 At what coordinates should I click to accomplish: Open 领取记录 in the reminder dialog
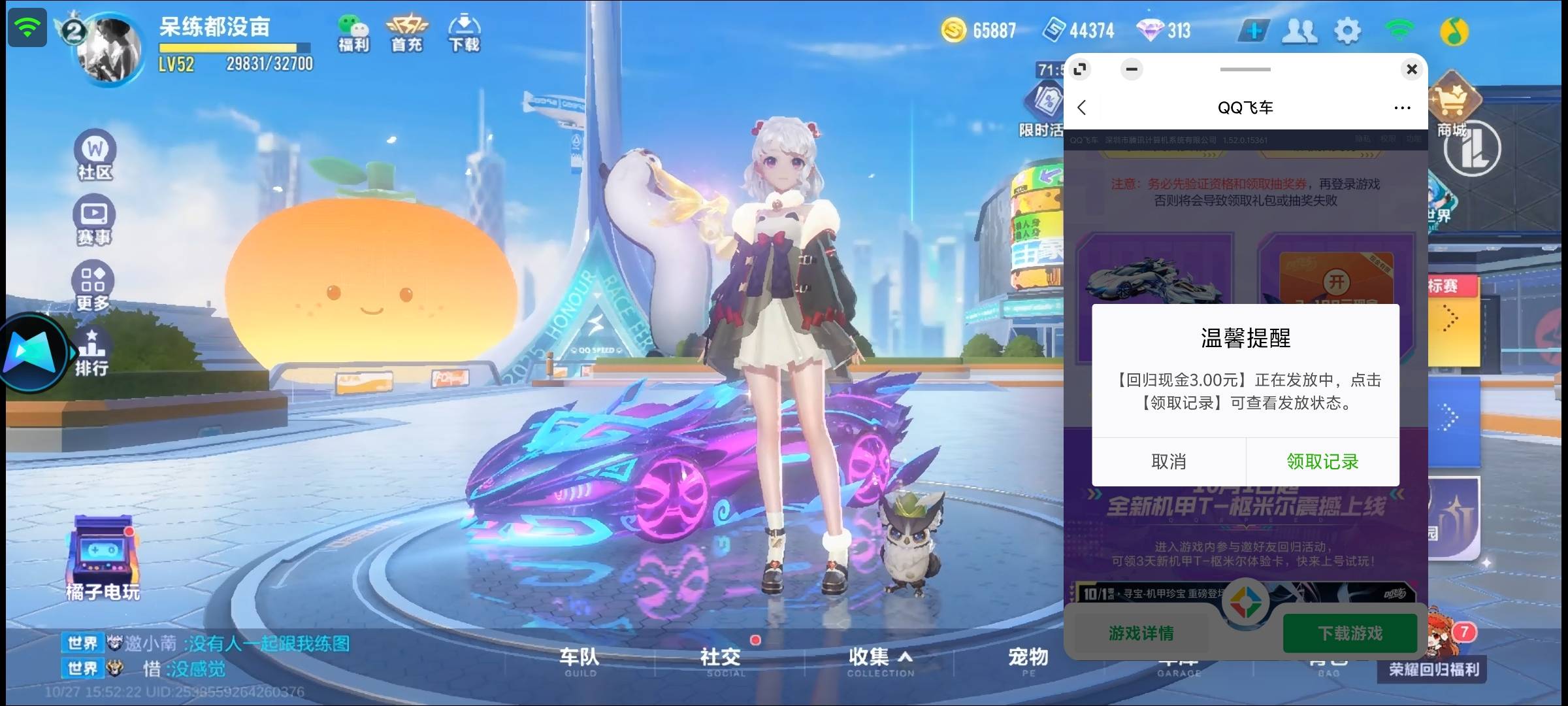(1322, 462)
